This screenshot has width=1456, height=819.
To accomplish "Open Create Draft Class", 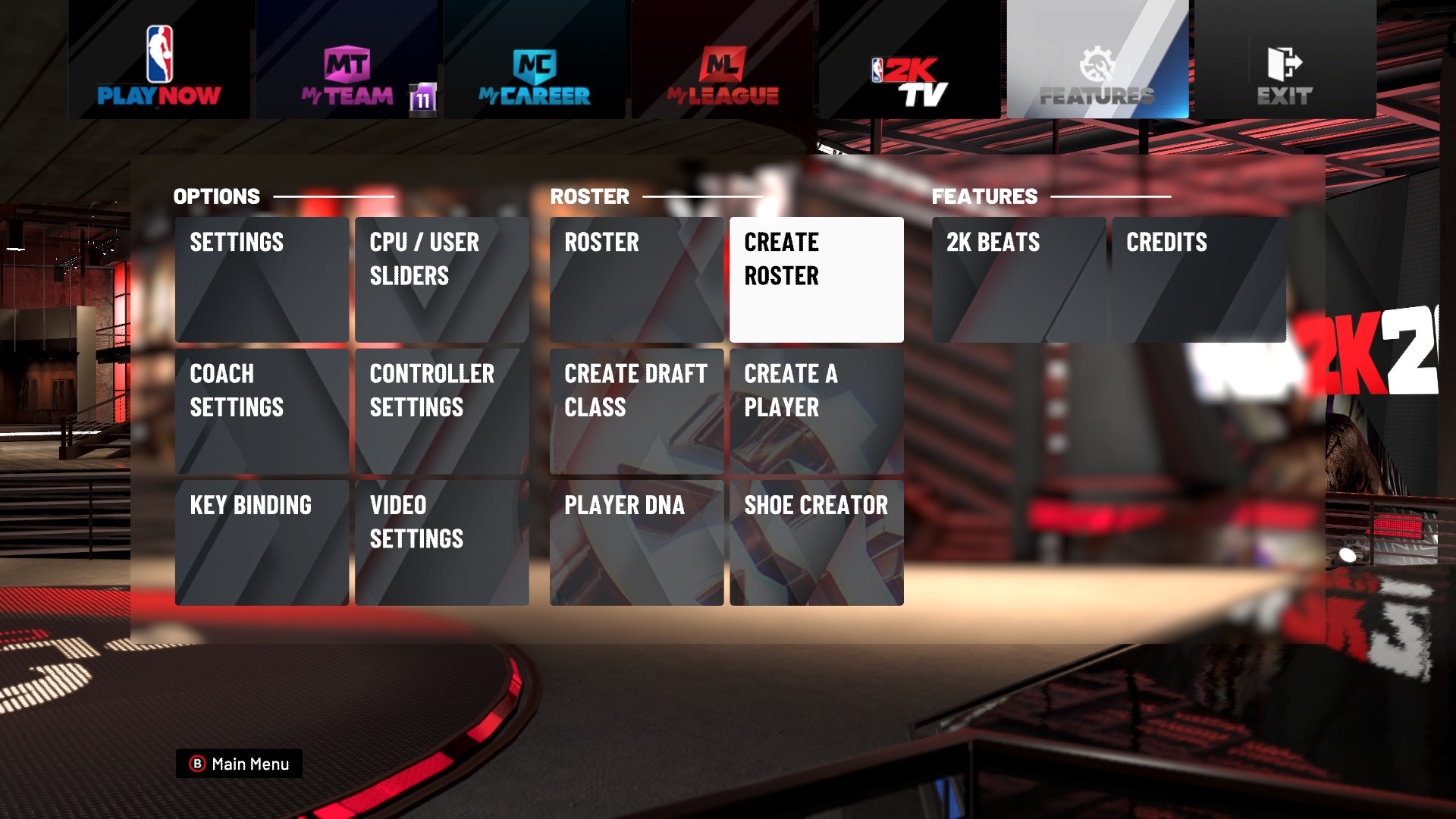I will [636, 409].
